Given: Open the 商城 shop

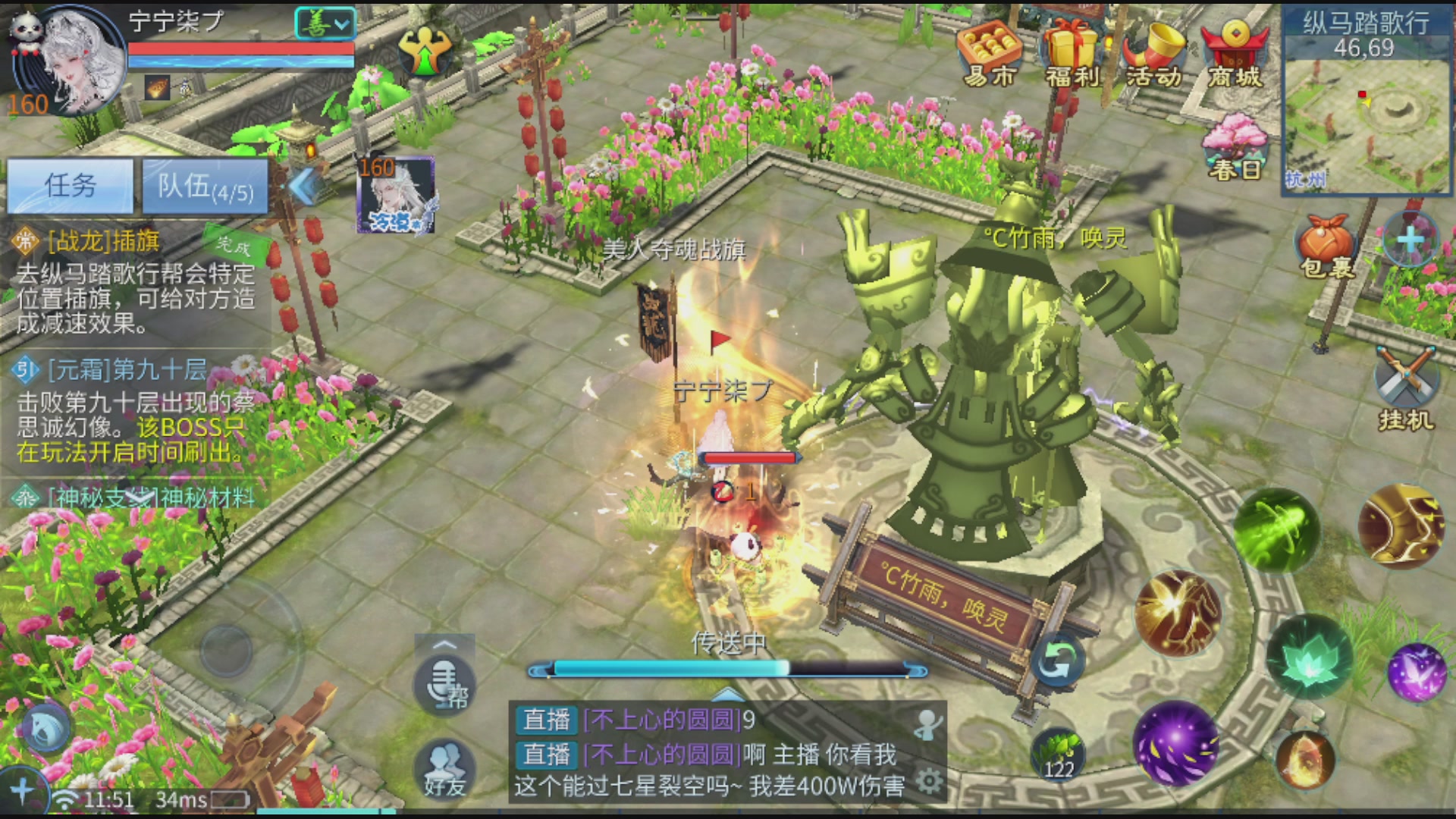Looking at the screenshot, I should pyautogui.click(x=1235, y=55).
